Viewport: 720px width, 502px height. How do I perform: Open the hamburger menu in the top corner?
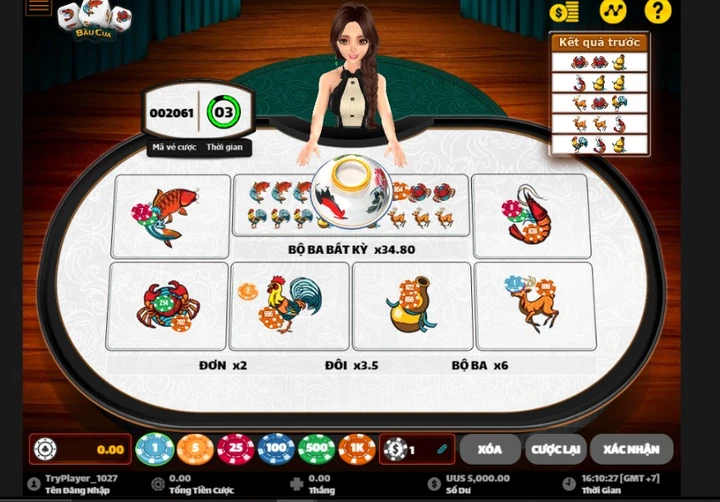[x=39, y=7]
